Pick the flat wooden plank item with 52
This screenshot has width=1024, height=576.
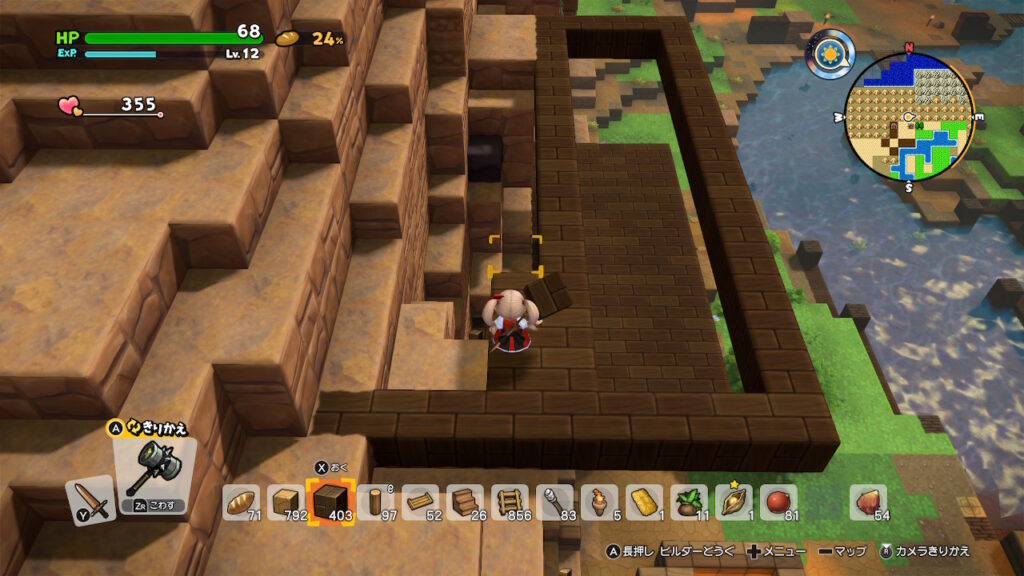click(x=421, y=502)
